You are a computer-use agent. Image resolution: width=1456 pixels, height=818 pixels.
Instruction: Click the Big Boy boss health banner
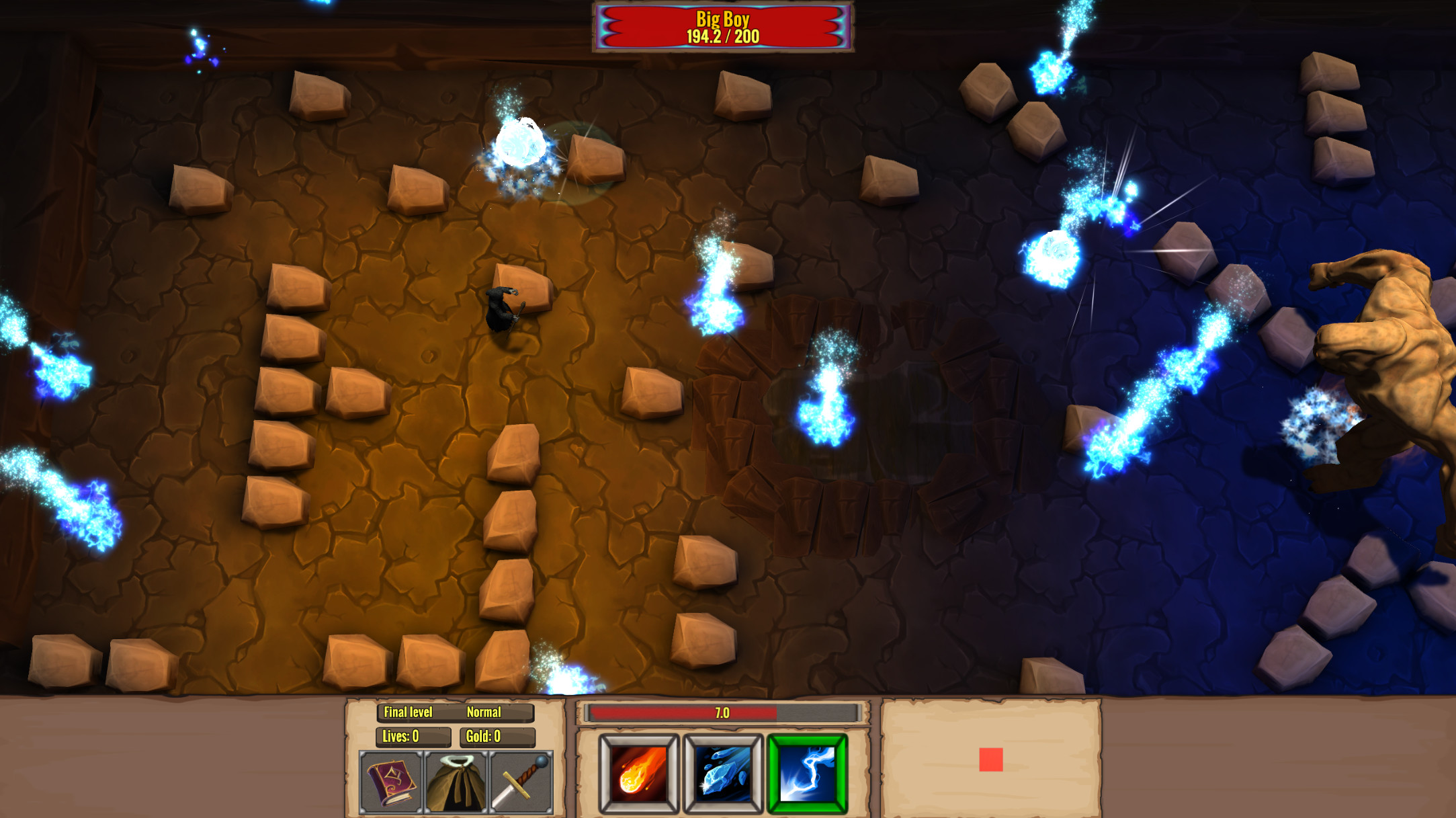pyautogui.click(x=722, y=28)
